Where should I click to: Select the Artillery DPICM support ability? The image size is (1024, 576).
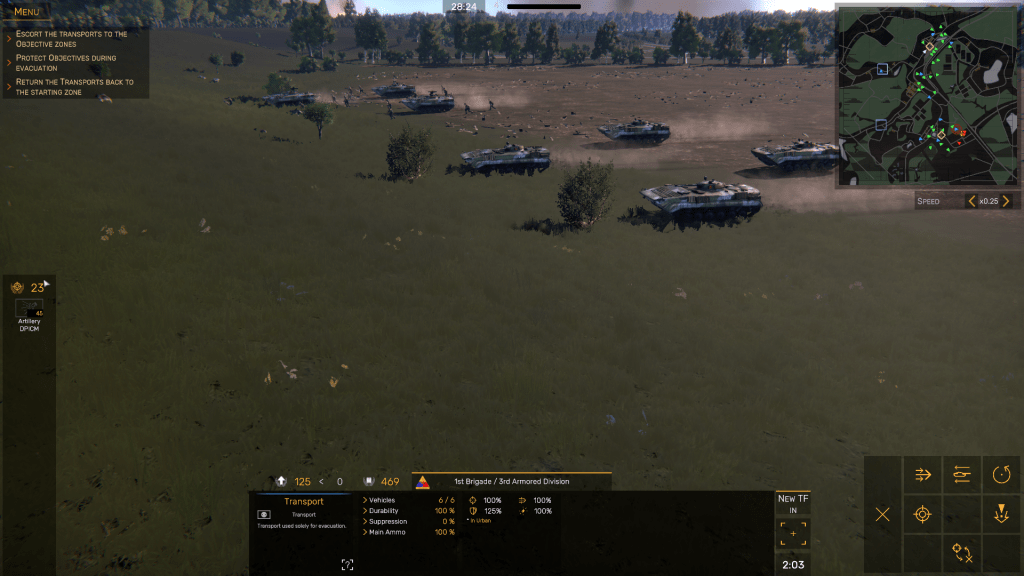(29, 310)
